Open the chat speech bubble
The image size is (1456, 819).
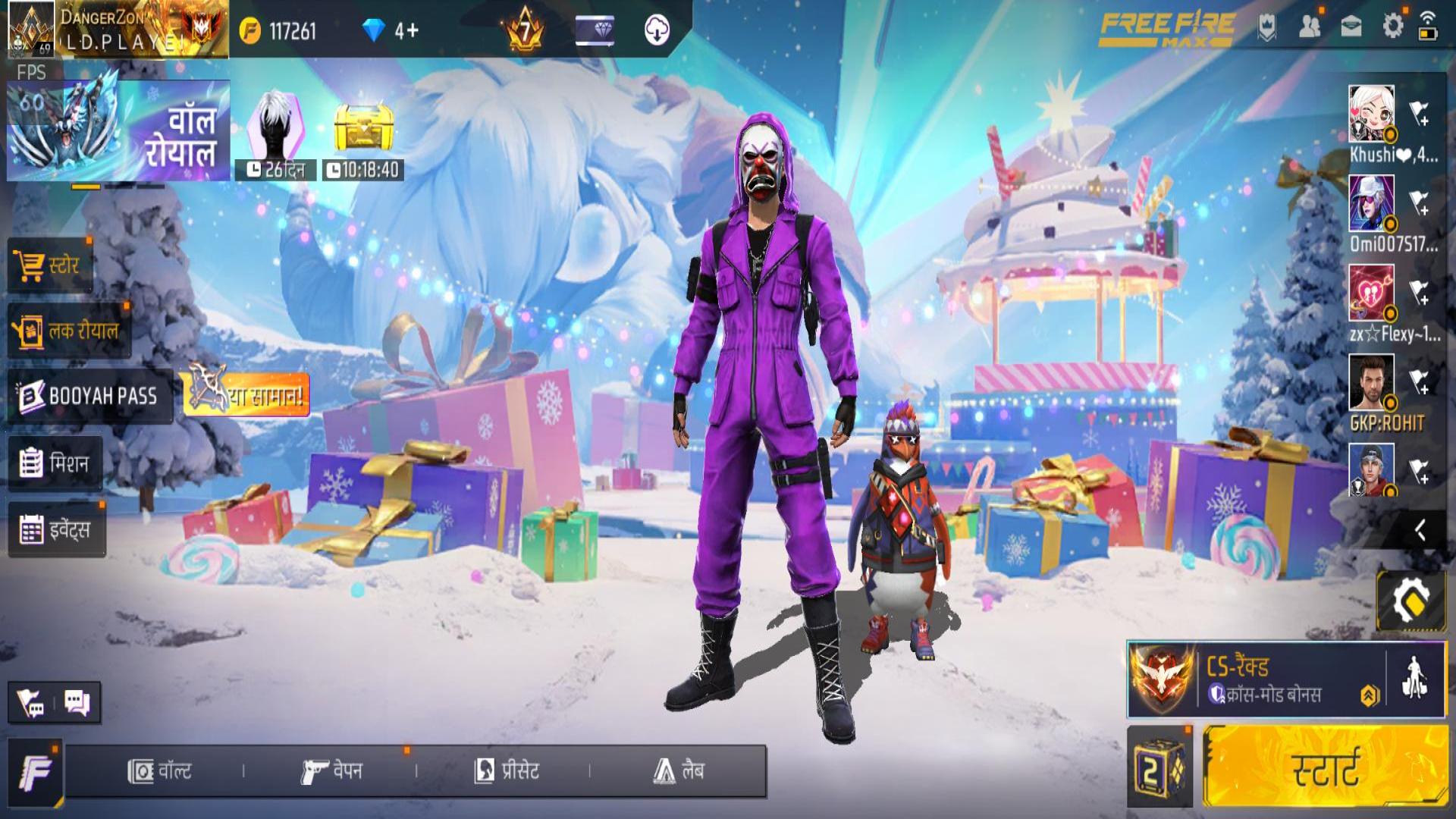(x=77, y=703)
